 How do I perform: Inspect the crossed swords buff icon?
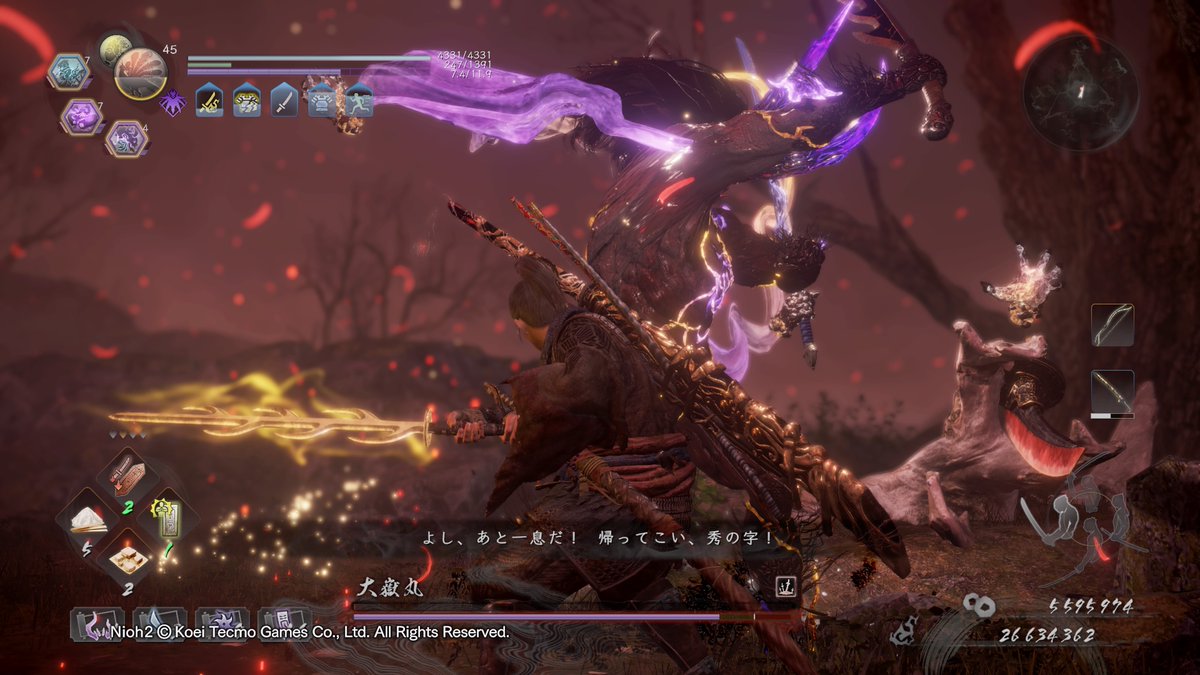[210, 101]
